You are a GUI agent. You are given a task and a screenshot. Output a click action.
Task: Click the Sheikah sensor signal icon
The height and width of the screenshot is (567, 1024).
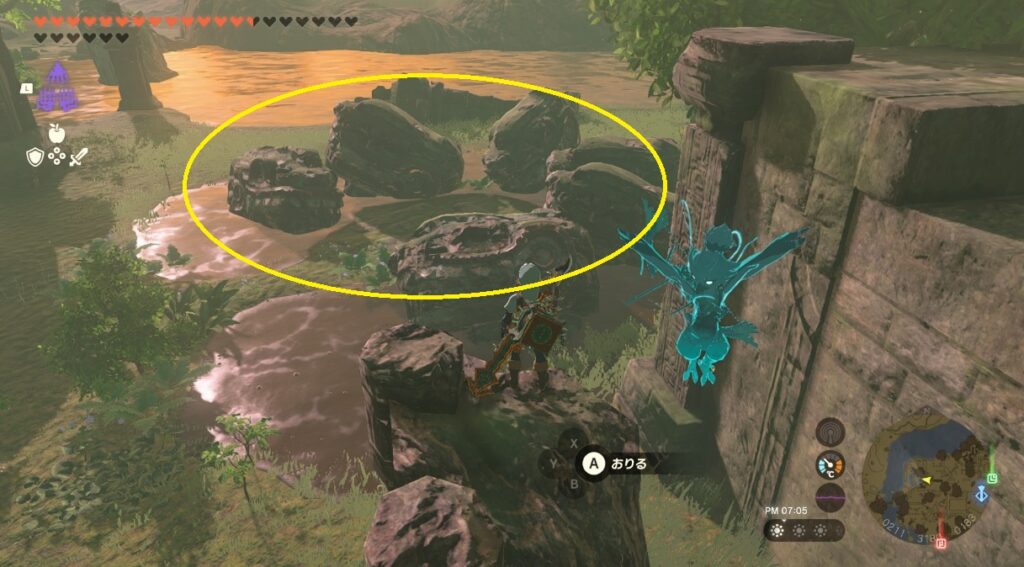pos(830,432)
